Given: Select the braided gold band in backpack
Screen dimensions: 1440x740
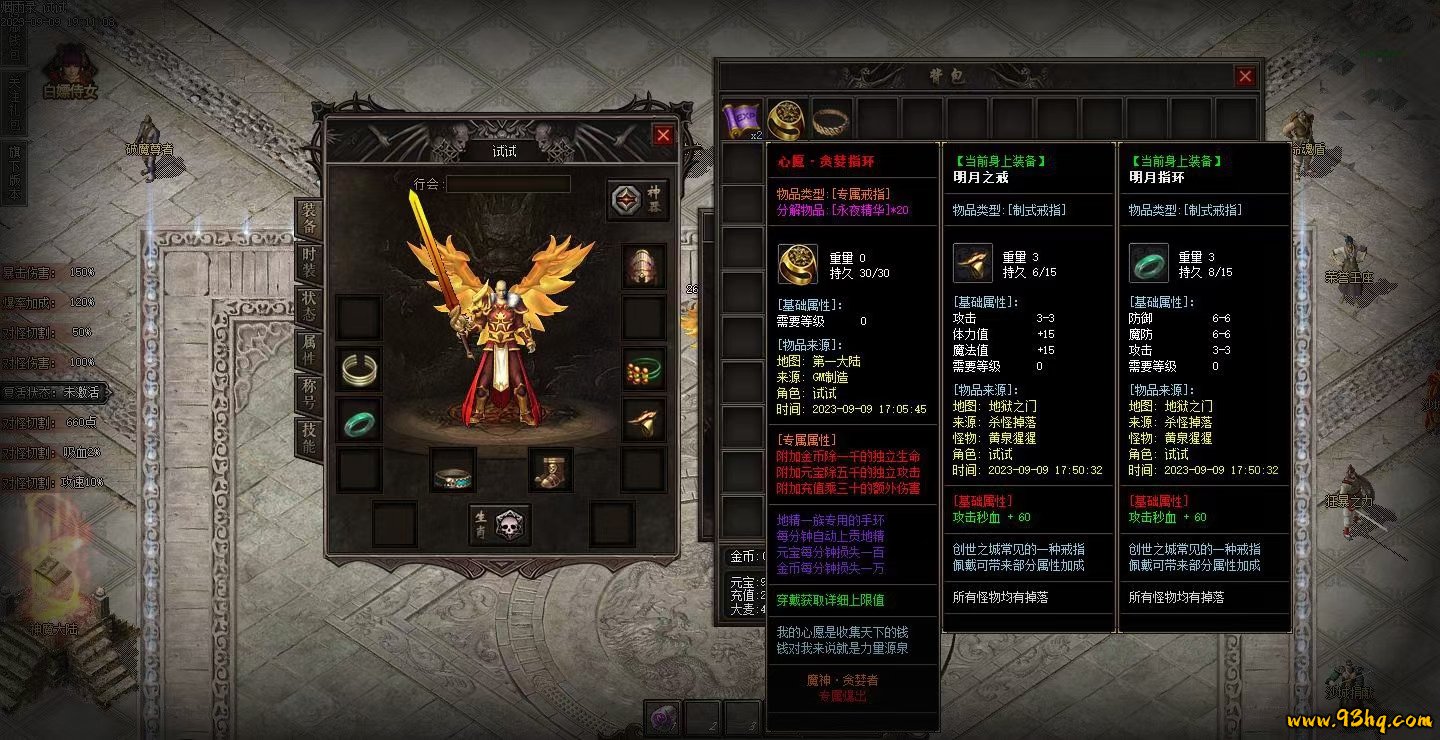Looking at the screenshot, I should click(x=830, y=119).
